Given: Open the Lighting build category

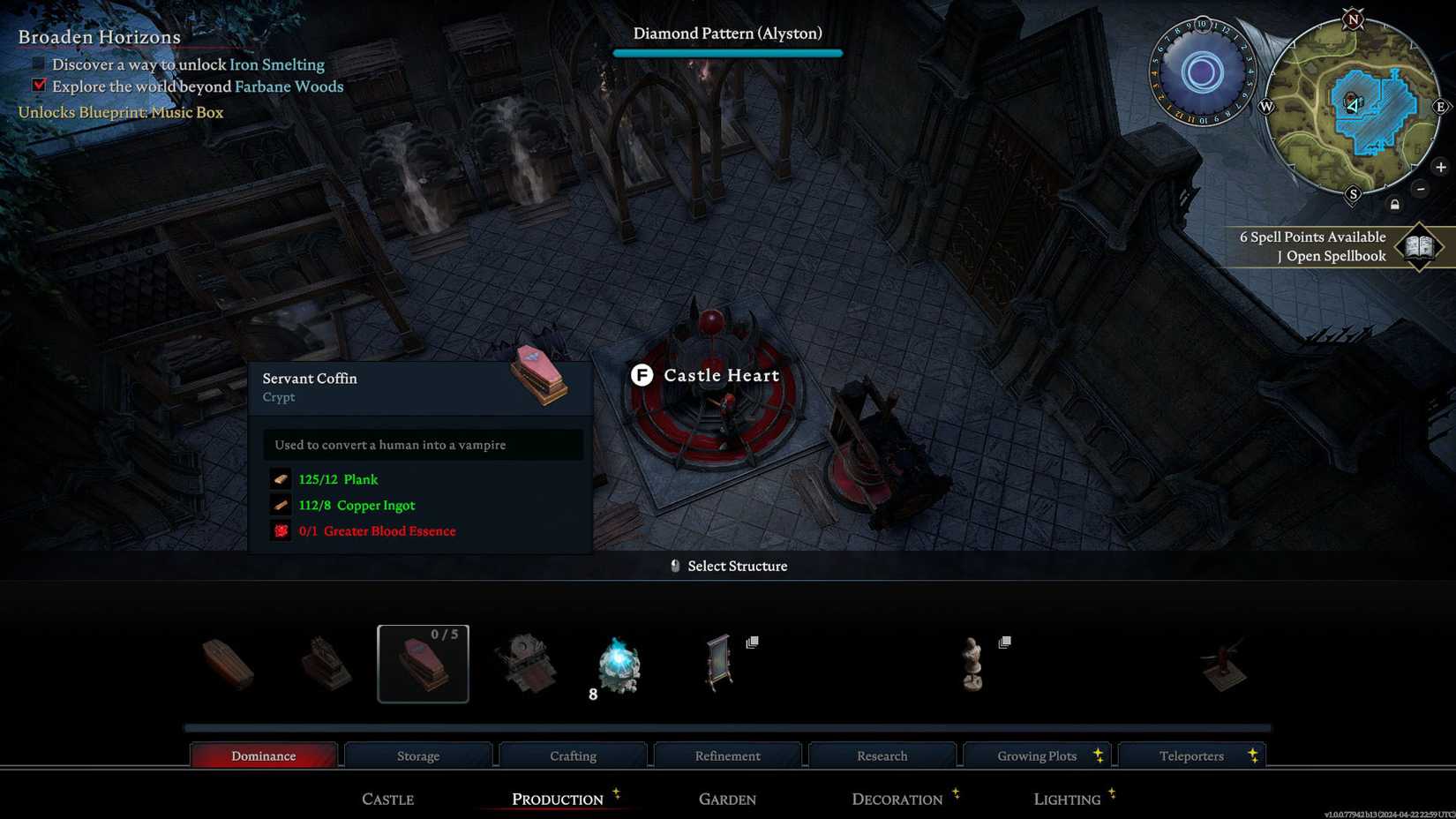Looking at the screenshot, I should coord(1067,799).
